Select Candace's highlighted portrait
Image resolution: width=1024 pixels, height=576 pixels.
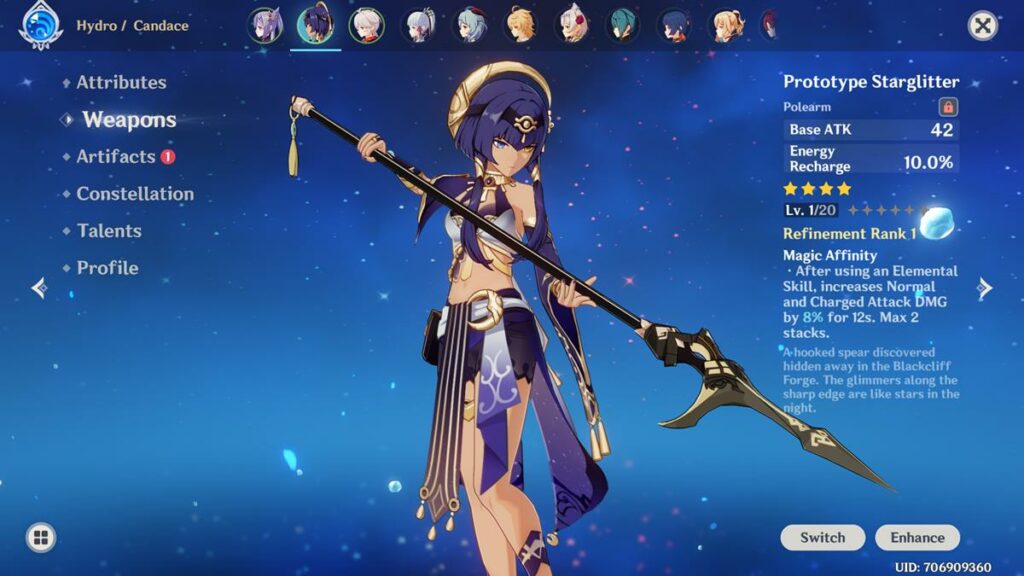tap(316, 25)
